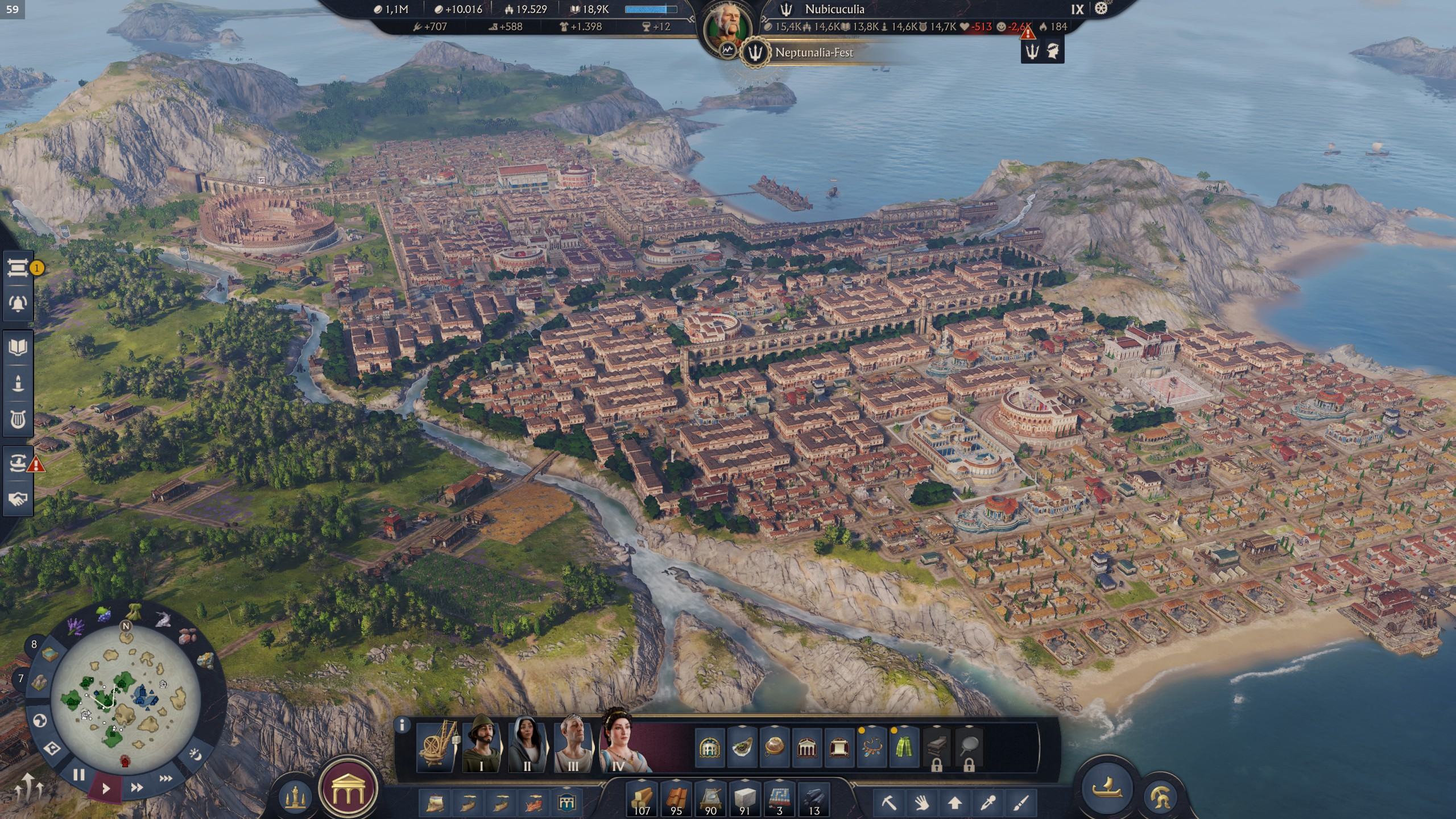Activate the upgrade arrow tool

tap(955, 803)
